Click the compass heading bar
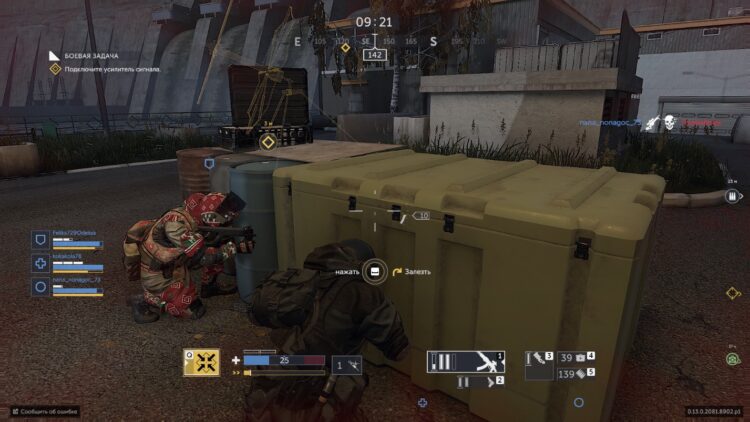Image resolution: width=750 pixels, height=422 pixels. click(x=374, y=42)
